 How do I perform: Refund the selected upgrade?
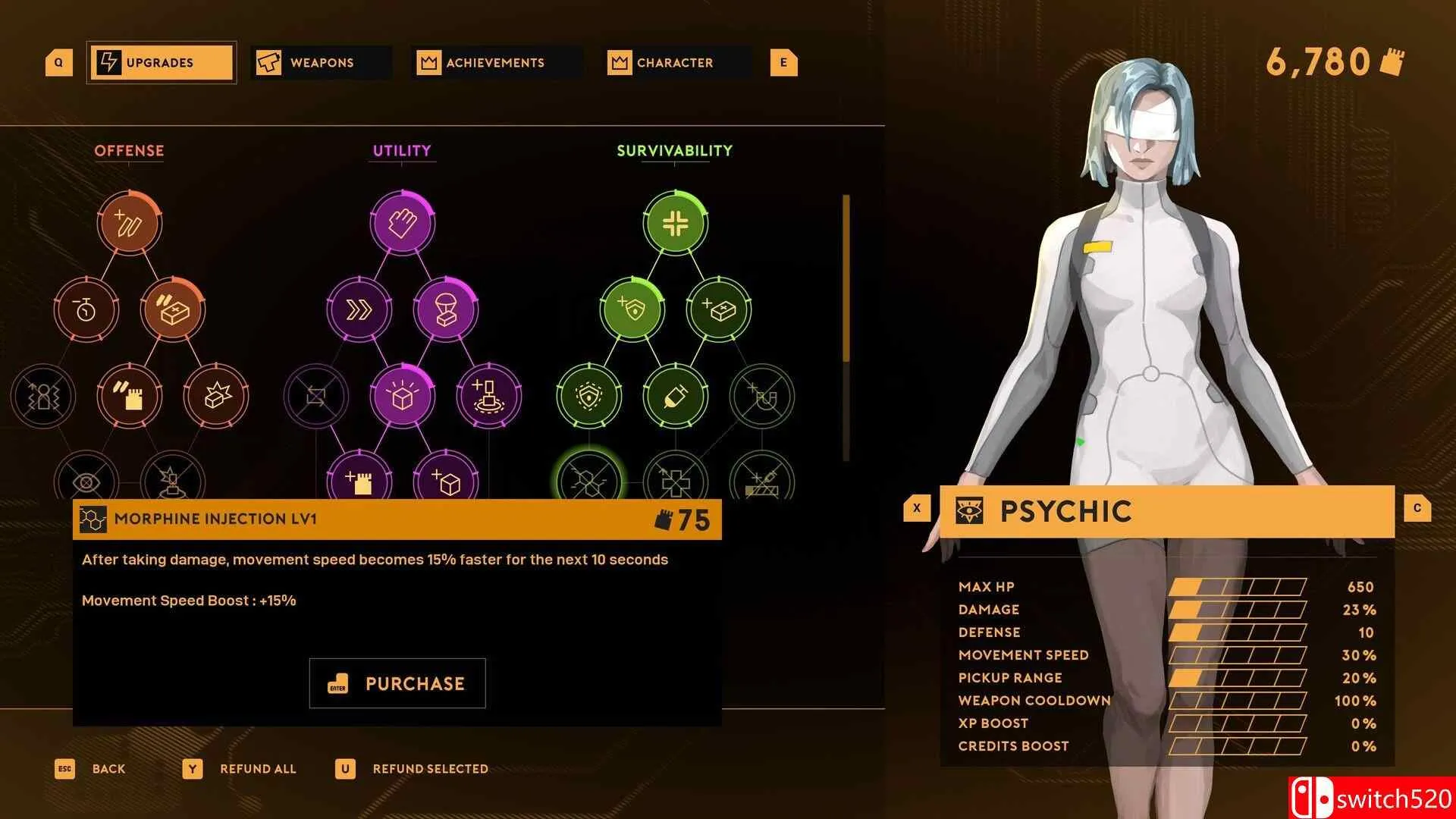click(x=429, y=769)
